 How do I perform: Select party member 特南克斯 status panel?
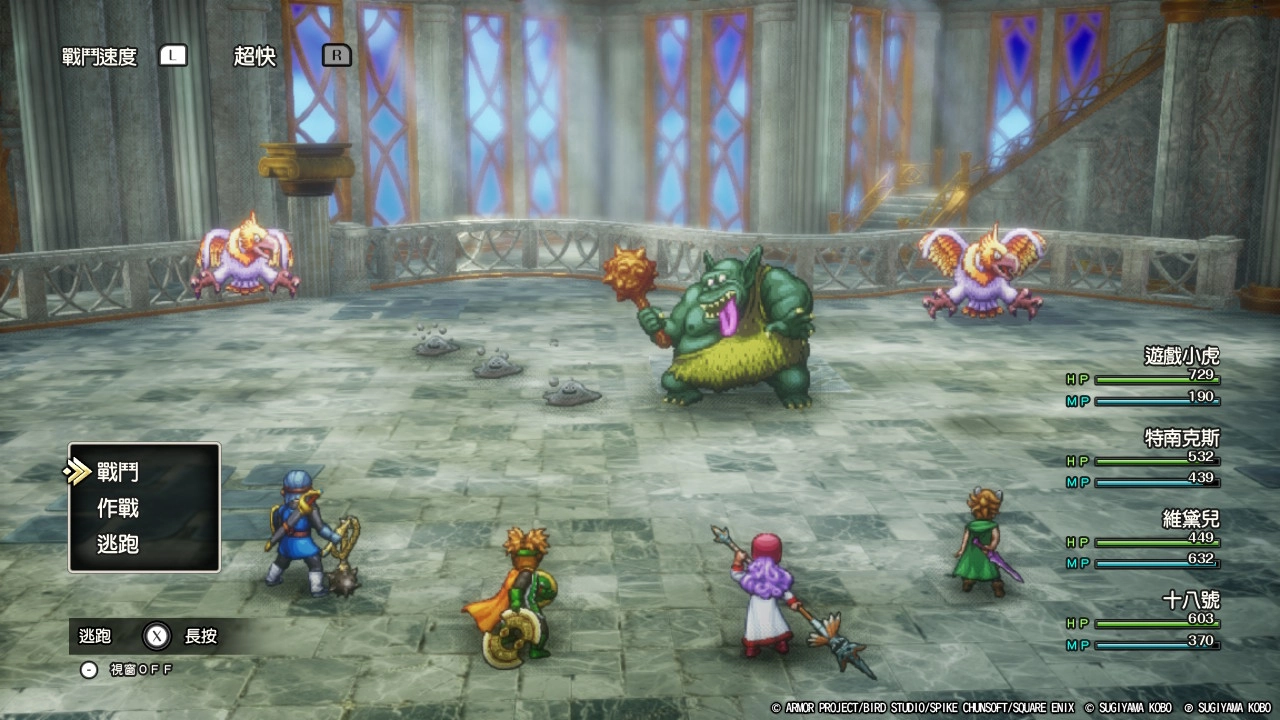tap(1145, 460)
